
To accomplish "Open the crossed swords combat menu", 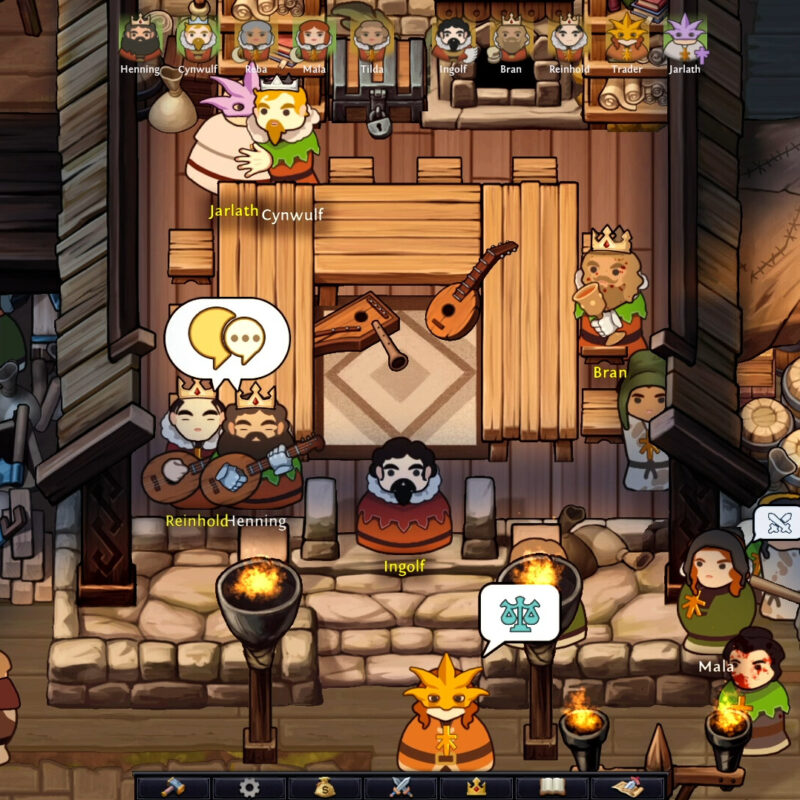I will point(401,787).
